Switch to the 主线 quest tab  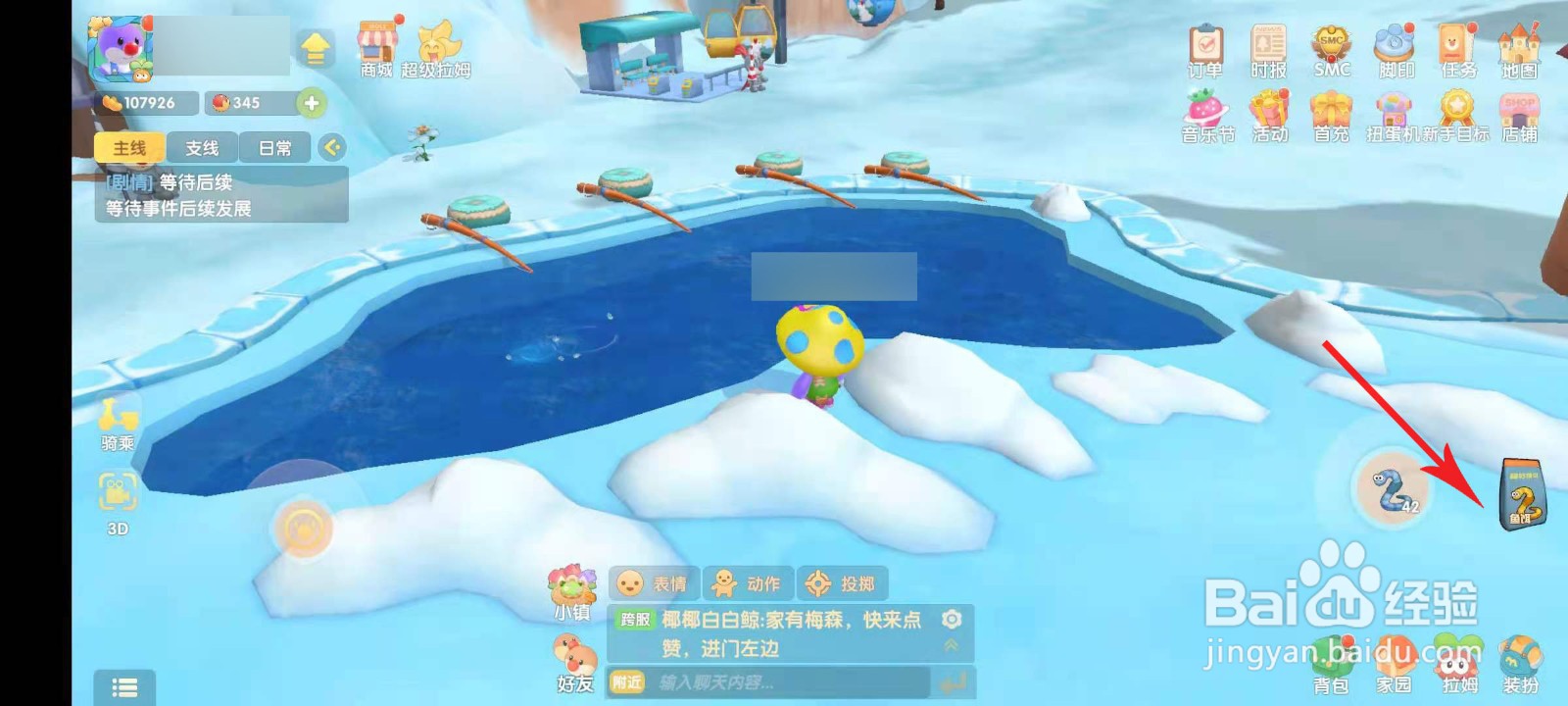click(127, 147)
